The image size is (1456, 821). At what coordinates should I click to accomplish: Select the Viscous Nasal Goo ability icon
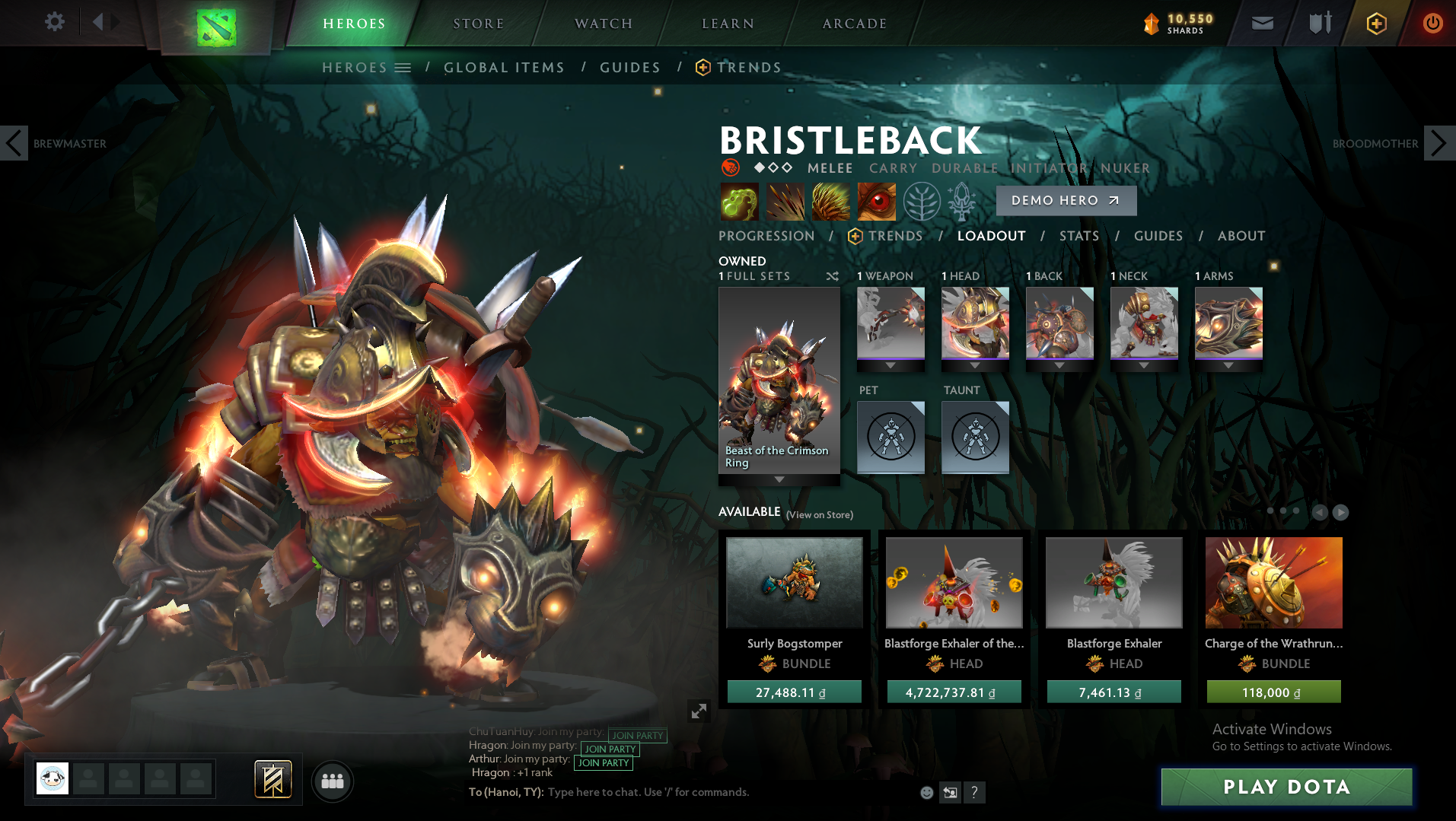pos(738,201)
